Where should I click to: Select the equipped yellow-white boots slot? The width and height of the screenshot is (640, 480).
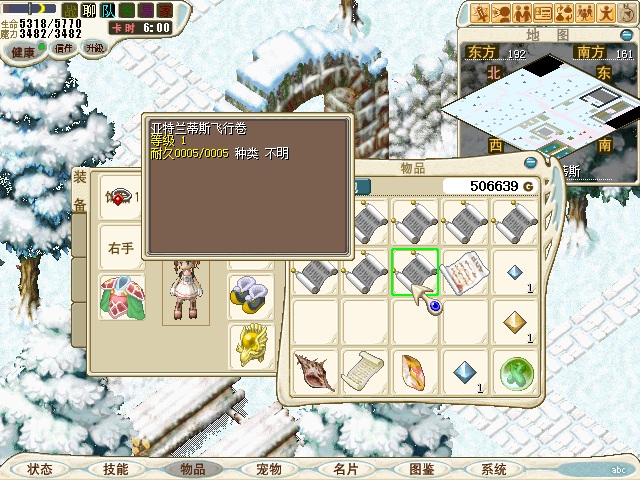(x=249, y=293)
